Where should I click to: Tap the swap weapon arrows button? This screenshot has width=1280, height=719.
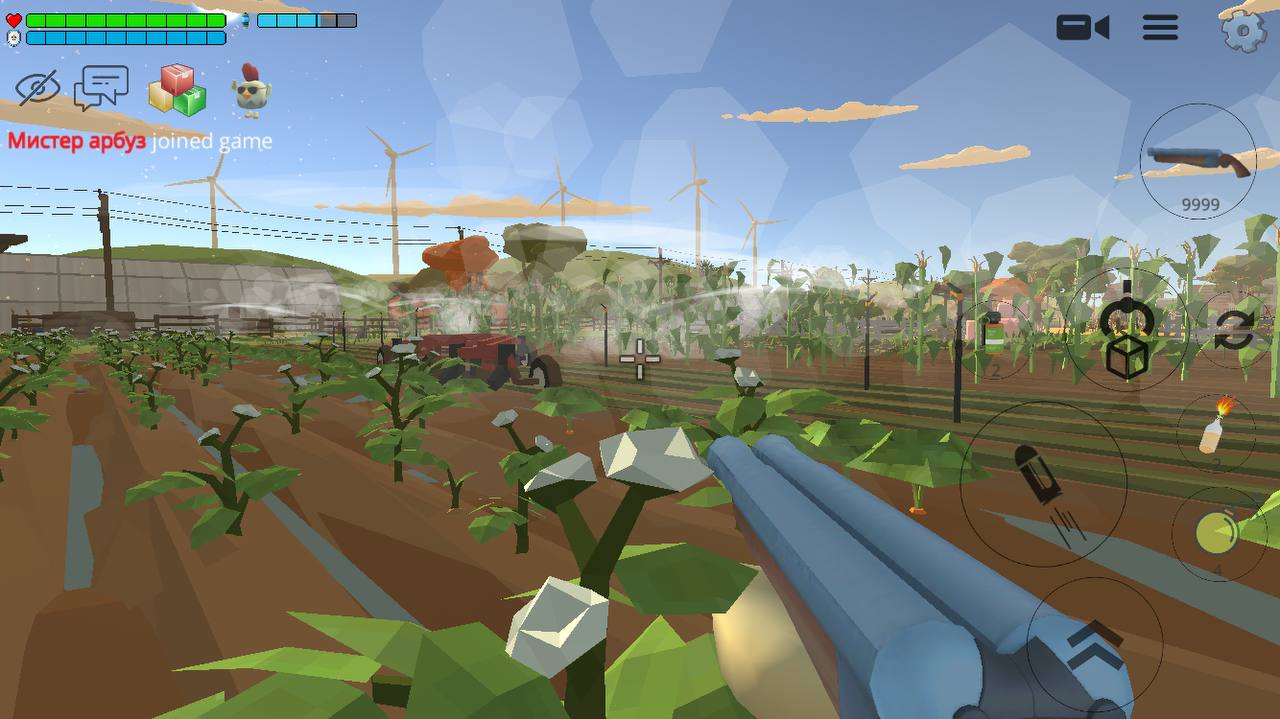[1234, 331]
